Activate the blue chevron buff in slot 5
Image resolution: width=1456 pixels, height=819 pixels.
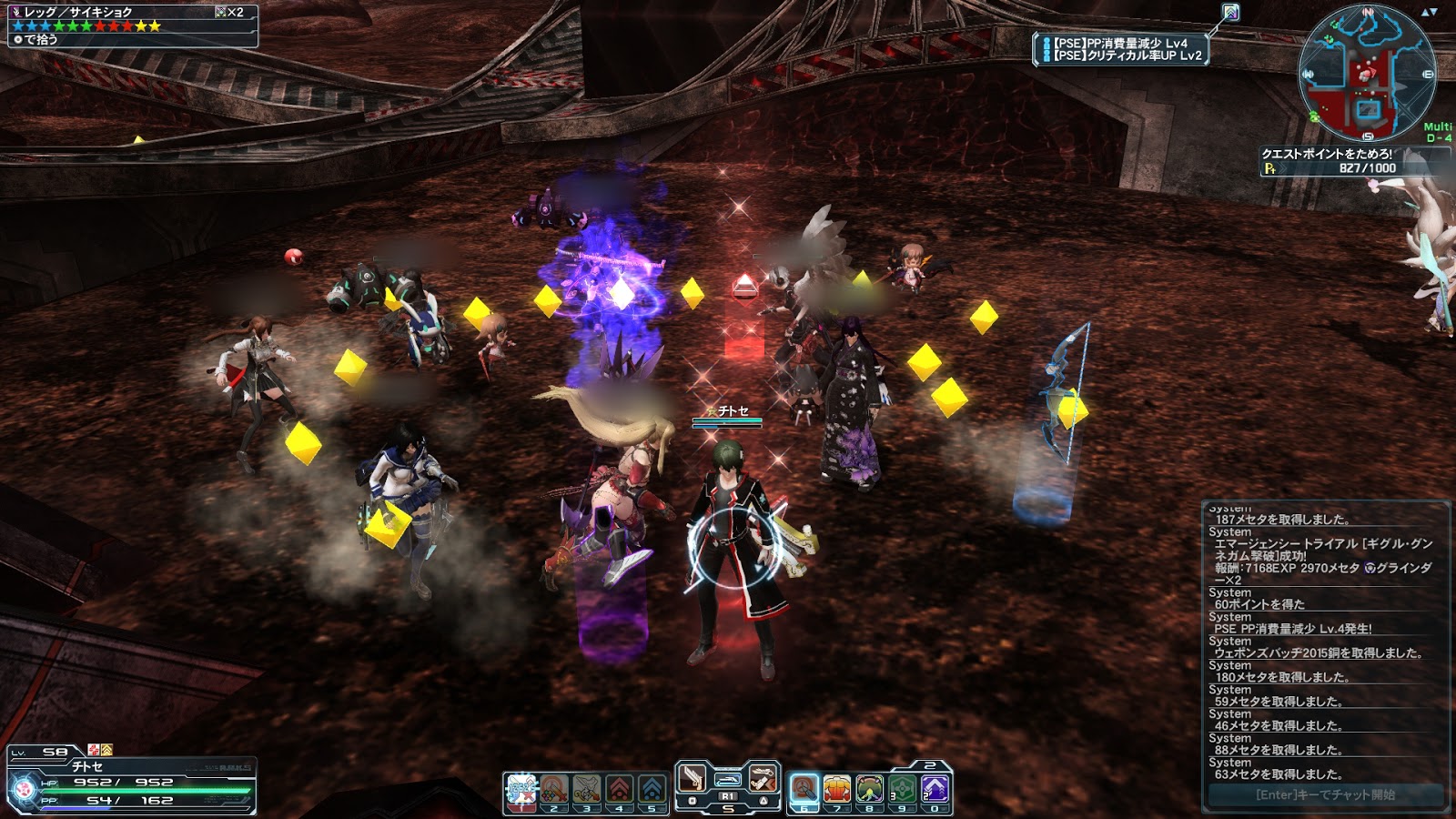click(652, 789)
